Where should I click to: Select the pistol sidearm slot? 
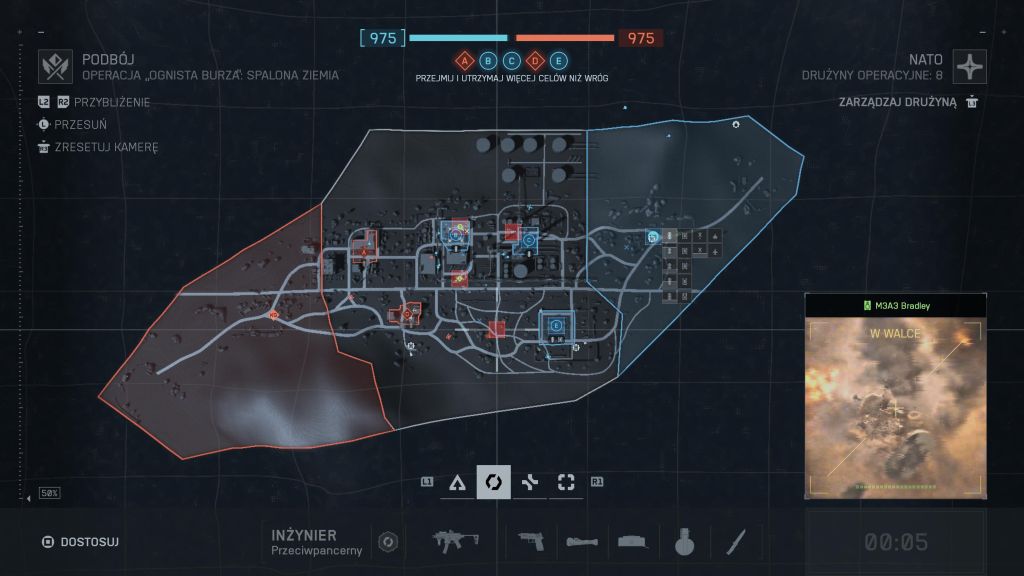[x=531, y=541]
